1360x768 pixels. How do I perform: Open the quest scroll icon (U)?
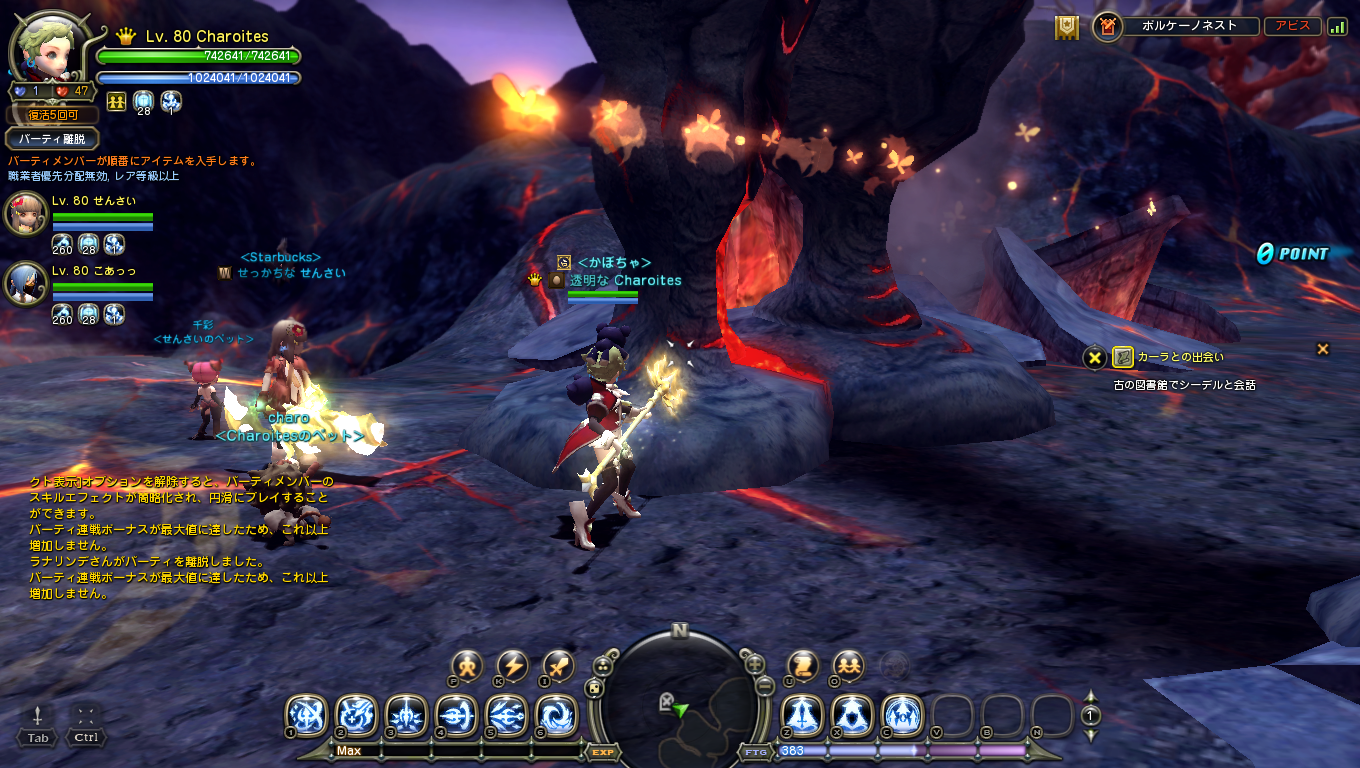(803, 665)
